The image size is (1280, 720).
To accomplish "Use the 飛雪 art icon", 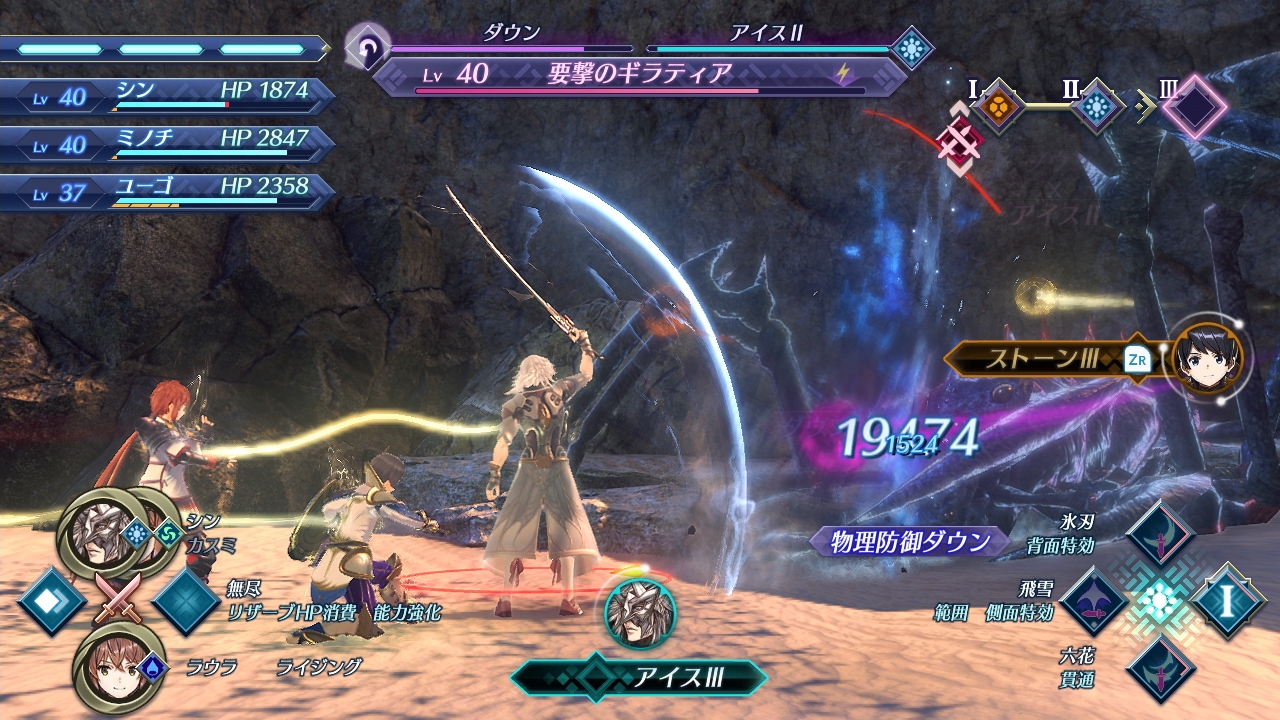I will pos(1094,601).
